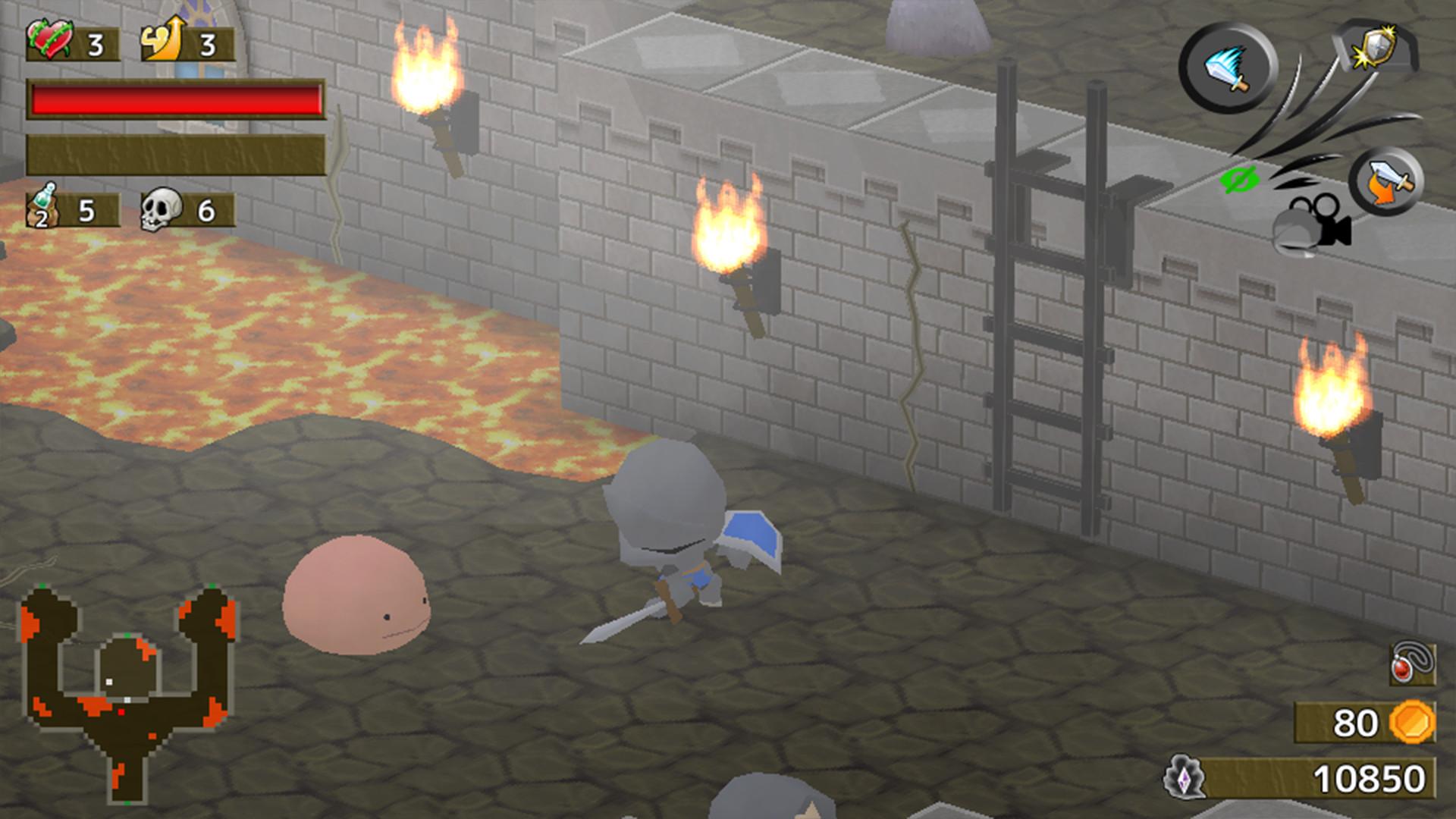Screen dimensions: 1456x819
Task: Click the skull kill-count icon
Action: 159,206
